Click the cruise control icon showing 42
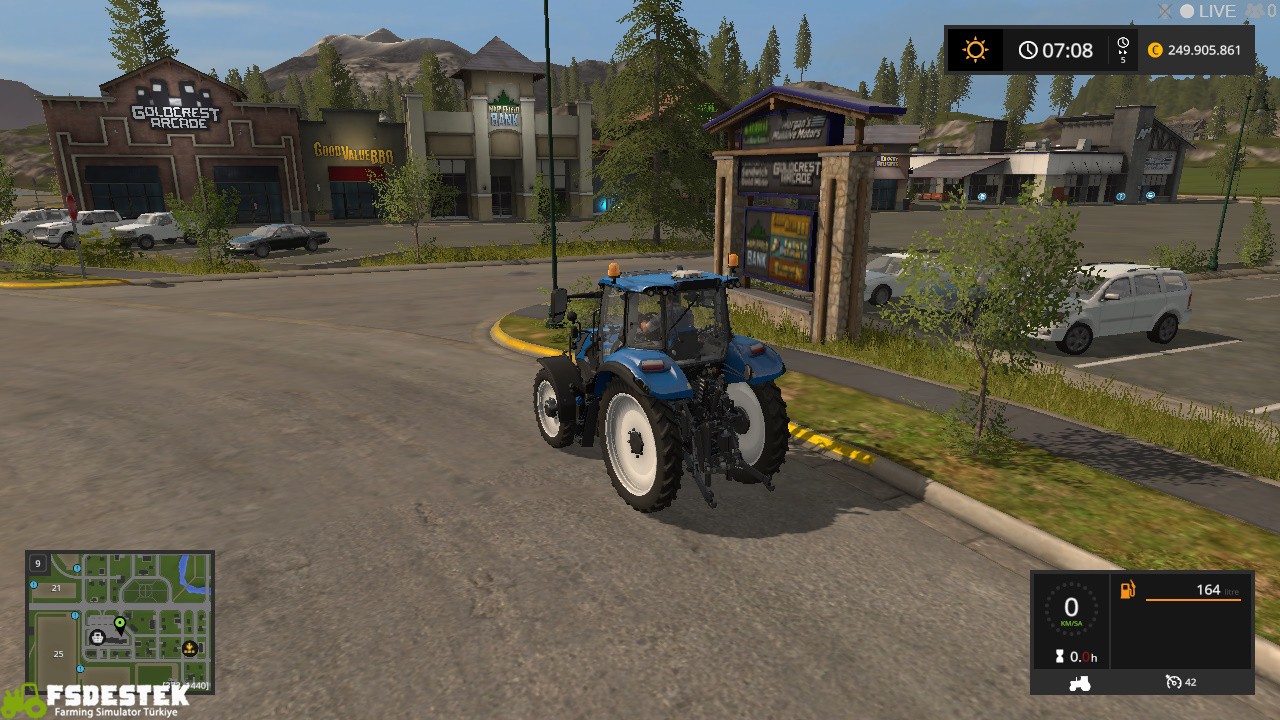Viewport: 1280px width, 720px height. pyautogui.click(x=1174, y=682)
